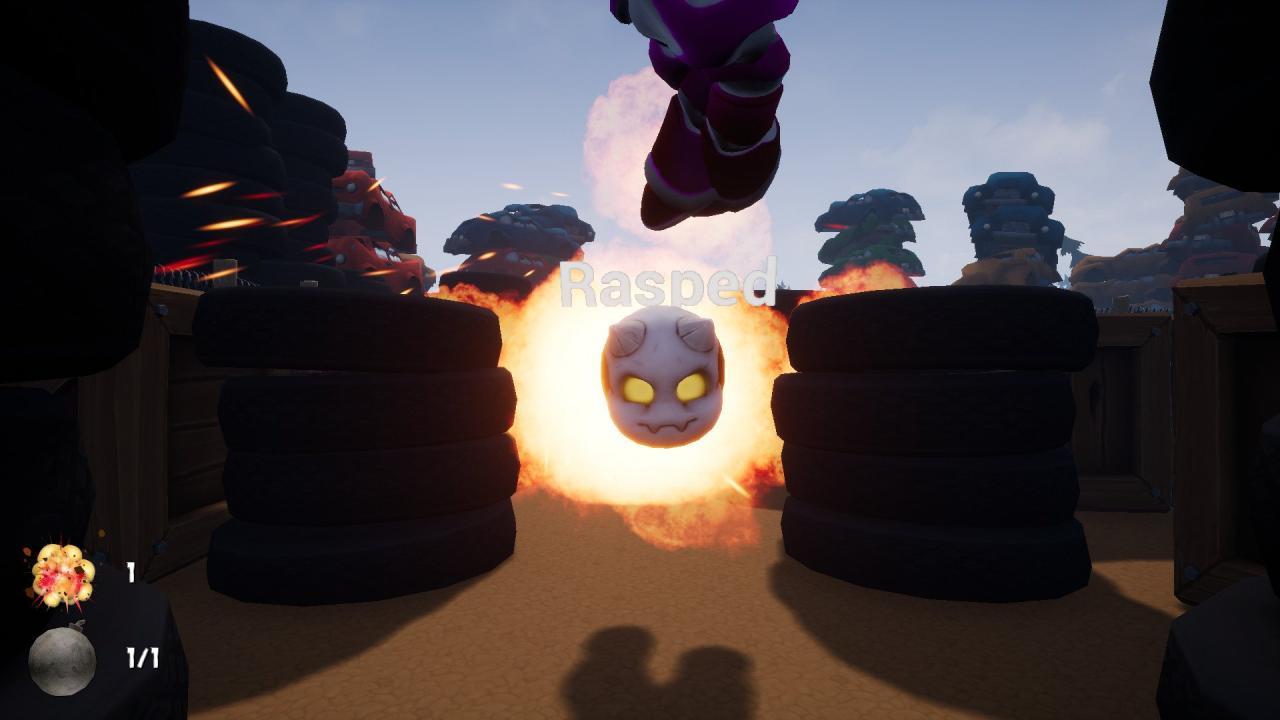Click the player name Rasped
The image size is (1280, 720).
(x=670, y=285)
